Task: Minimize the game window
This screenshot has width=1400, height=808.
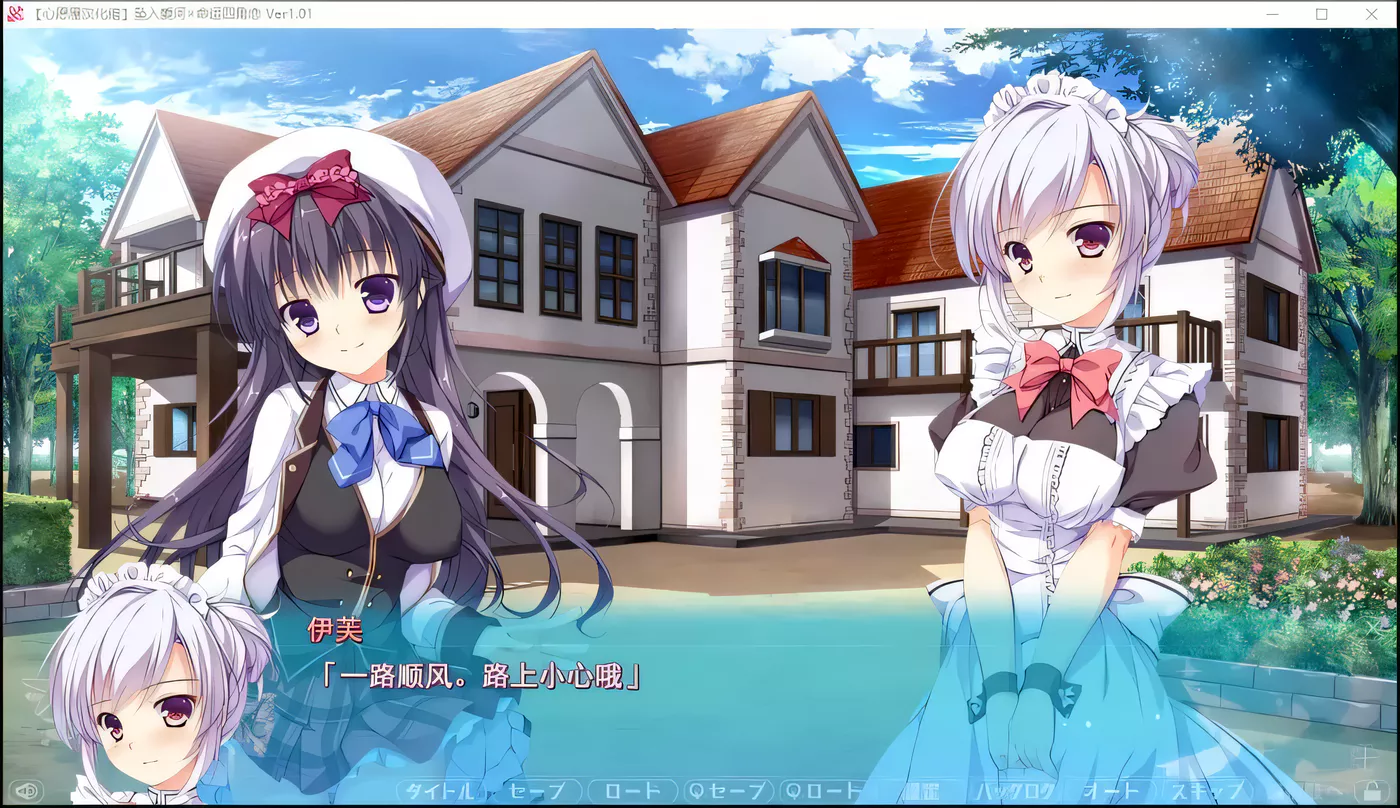Action: click(x=1273, y=14)
